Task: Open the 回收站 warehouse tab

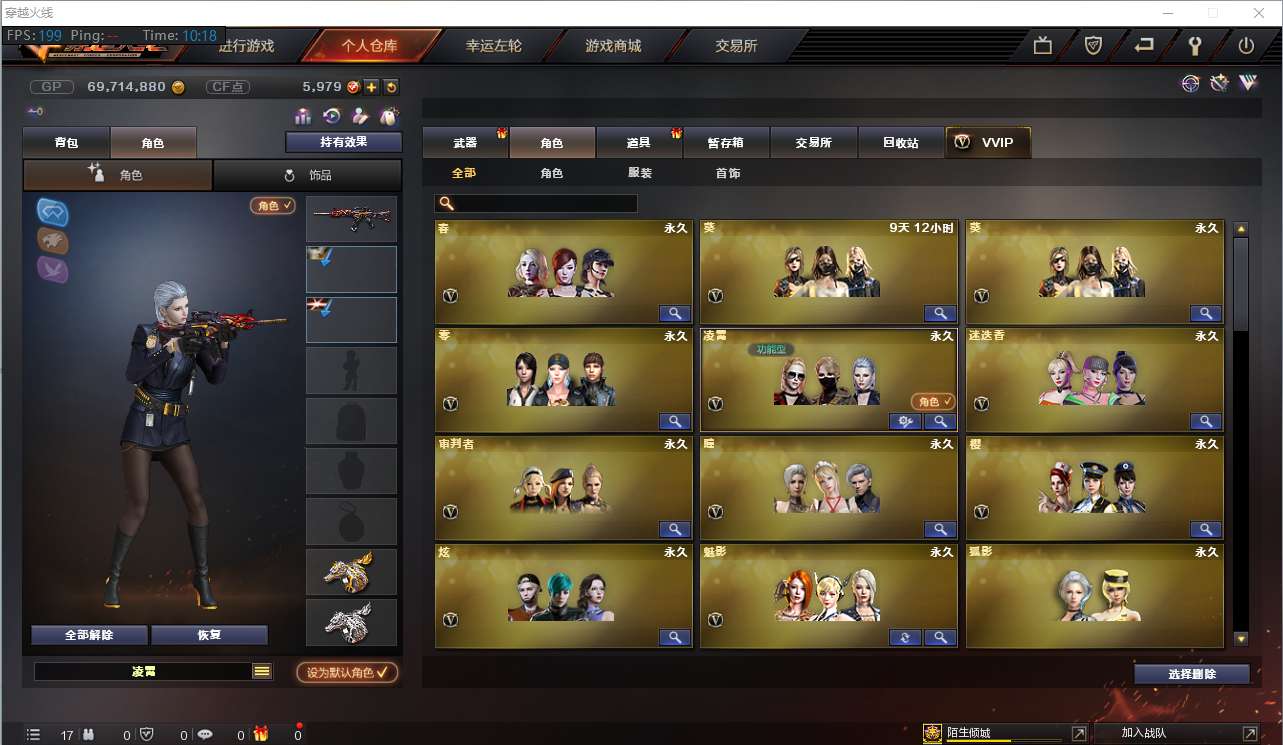Action: 901,142
